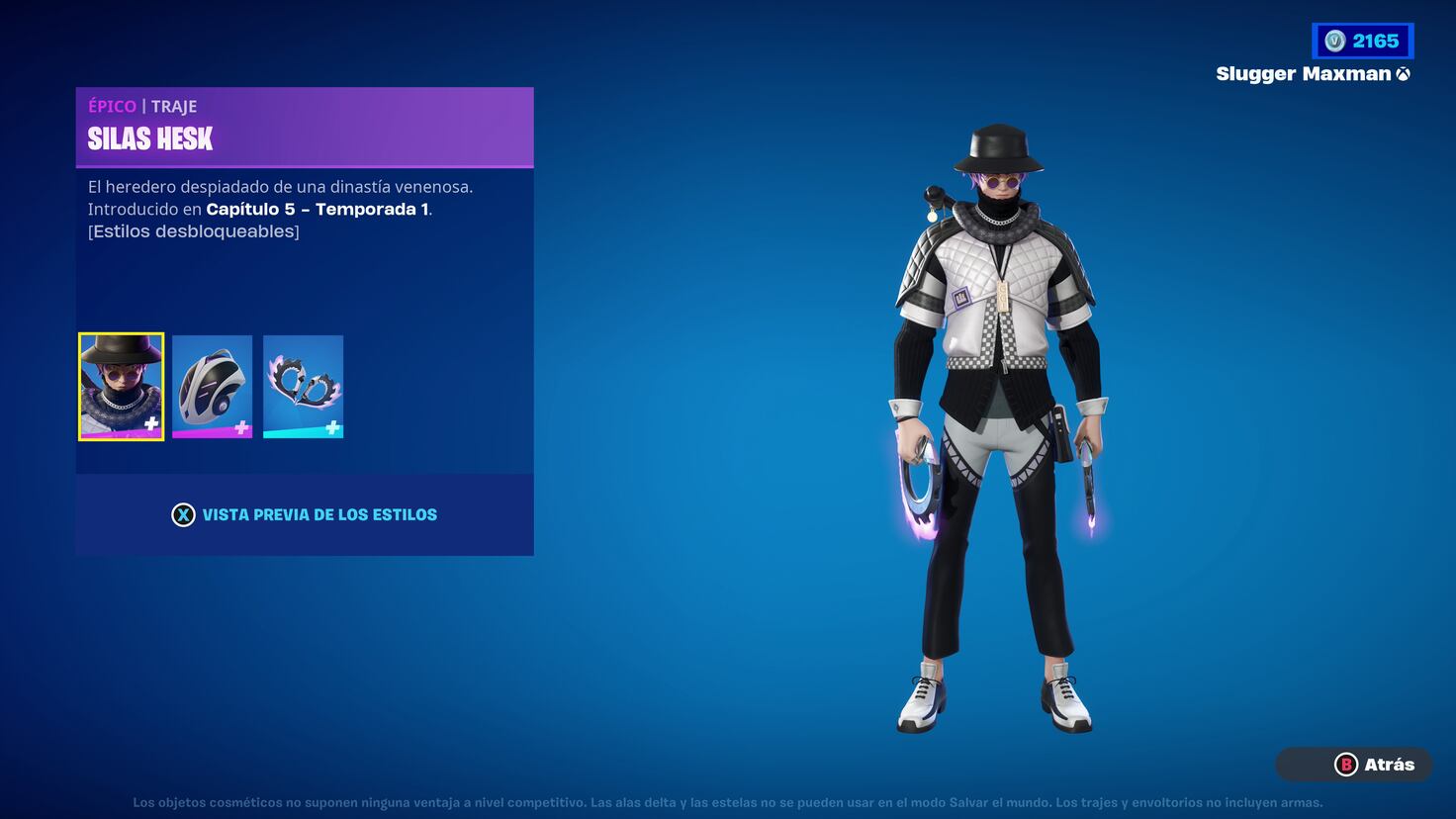Screen dimensions: 1456x819
Task: Click the Xbox logo next to Slugger Maxman
Action: coord(1405,73)
